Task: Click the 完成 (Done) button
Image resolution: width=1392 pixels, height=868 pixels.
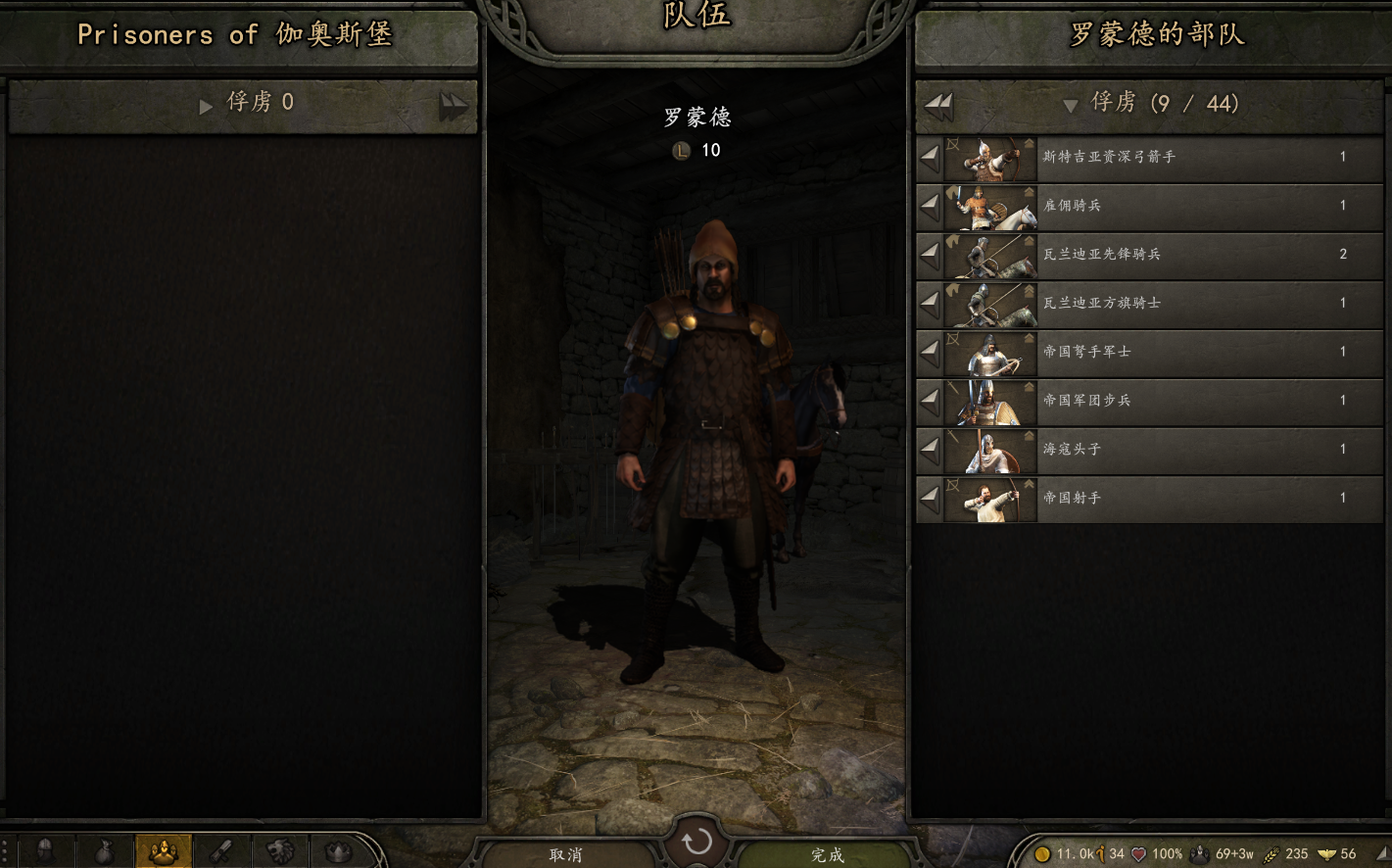Action: tap(827, 854)
